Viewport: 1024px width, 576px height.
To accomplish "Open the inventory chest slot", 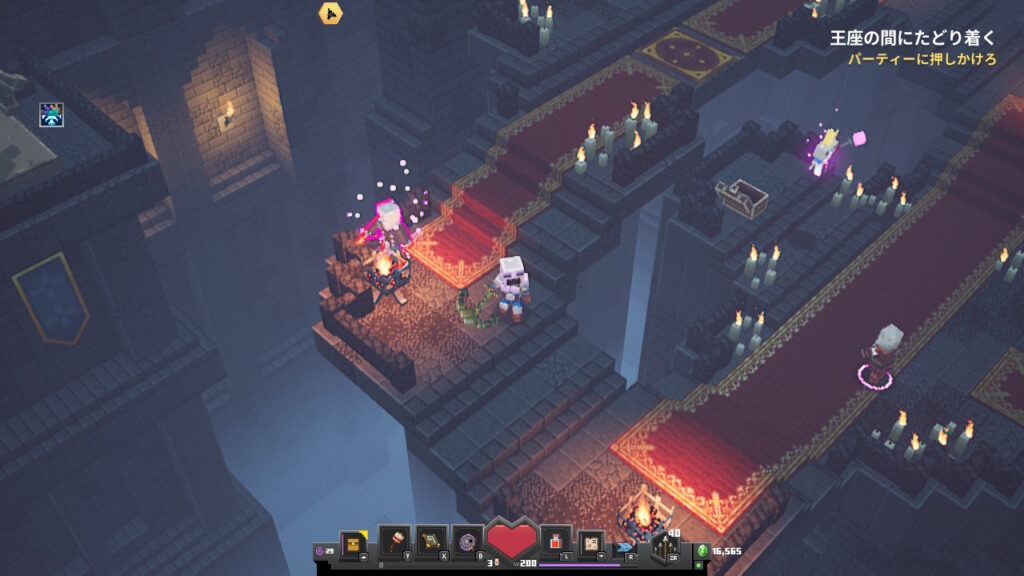I will [351, 542].
